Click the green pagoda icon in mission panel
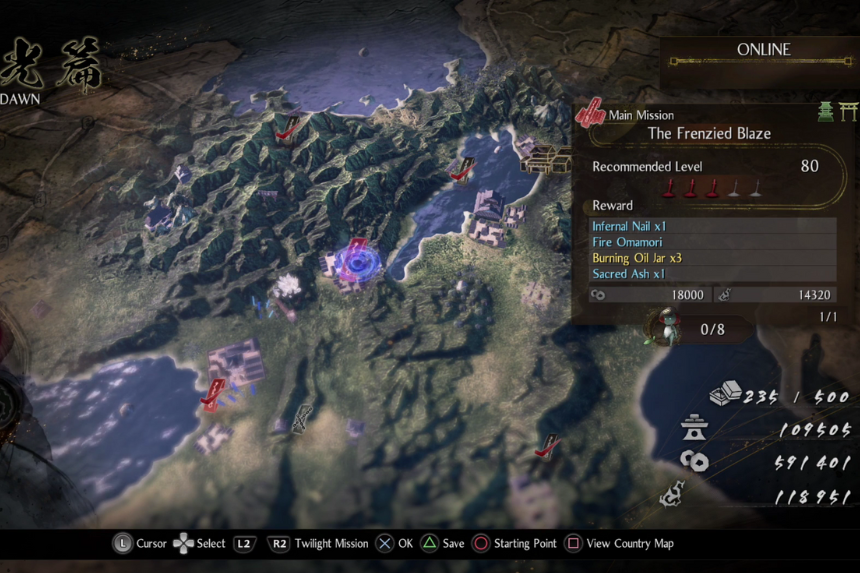Screen dimensions: 860x573 pos(826,112)
